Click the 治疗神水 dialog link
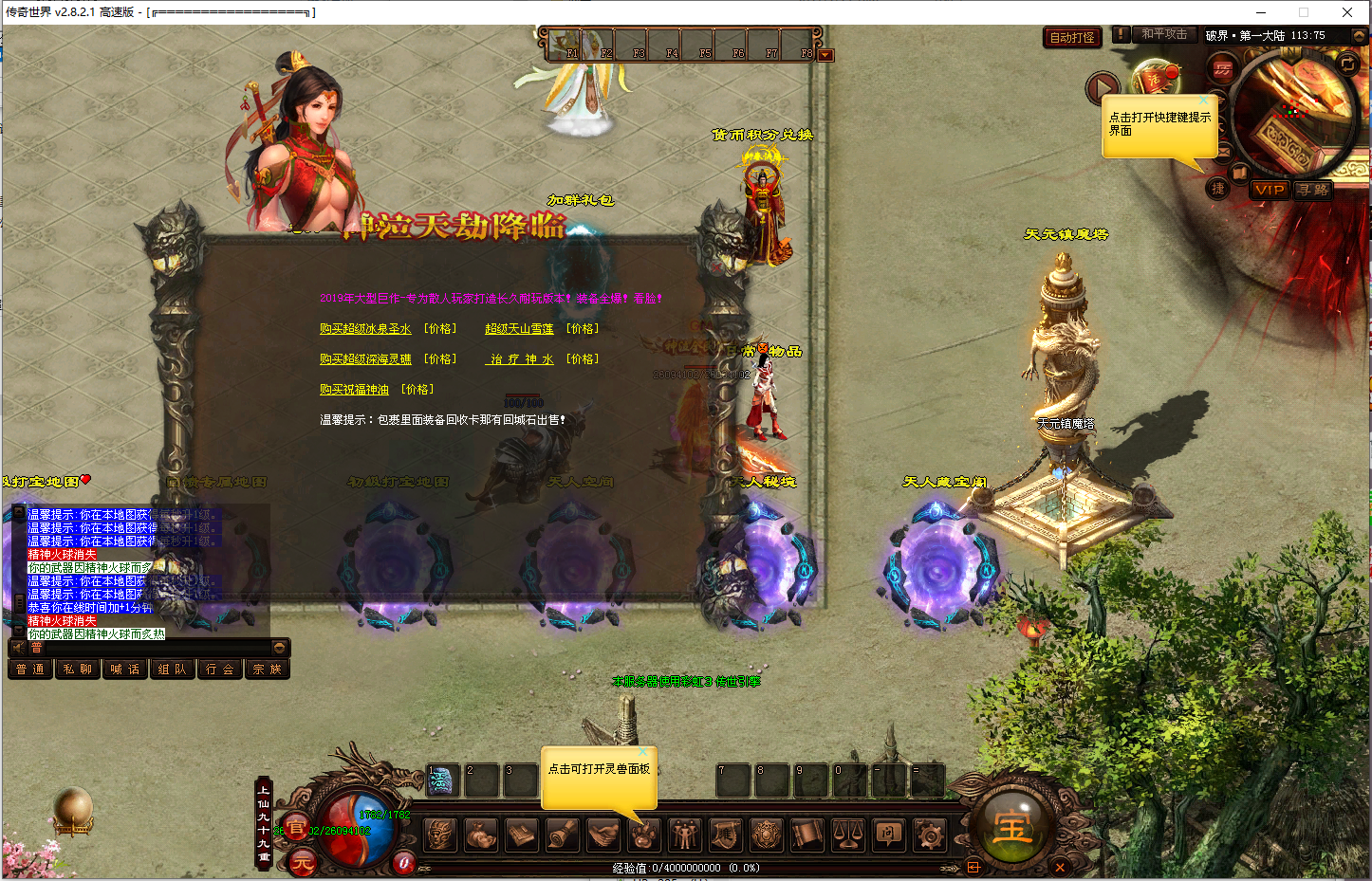Screen dimensions: 1372x881 [519, 359]
